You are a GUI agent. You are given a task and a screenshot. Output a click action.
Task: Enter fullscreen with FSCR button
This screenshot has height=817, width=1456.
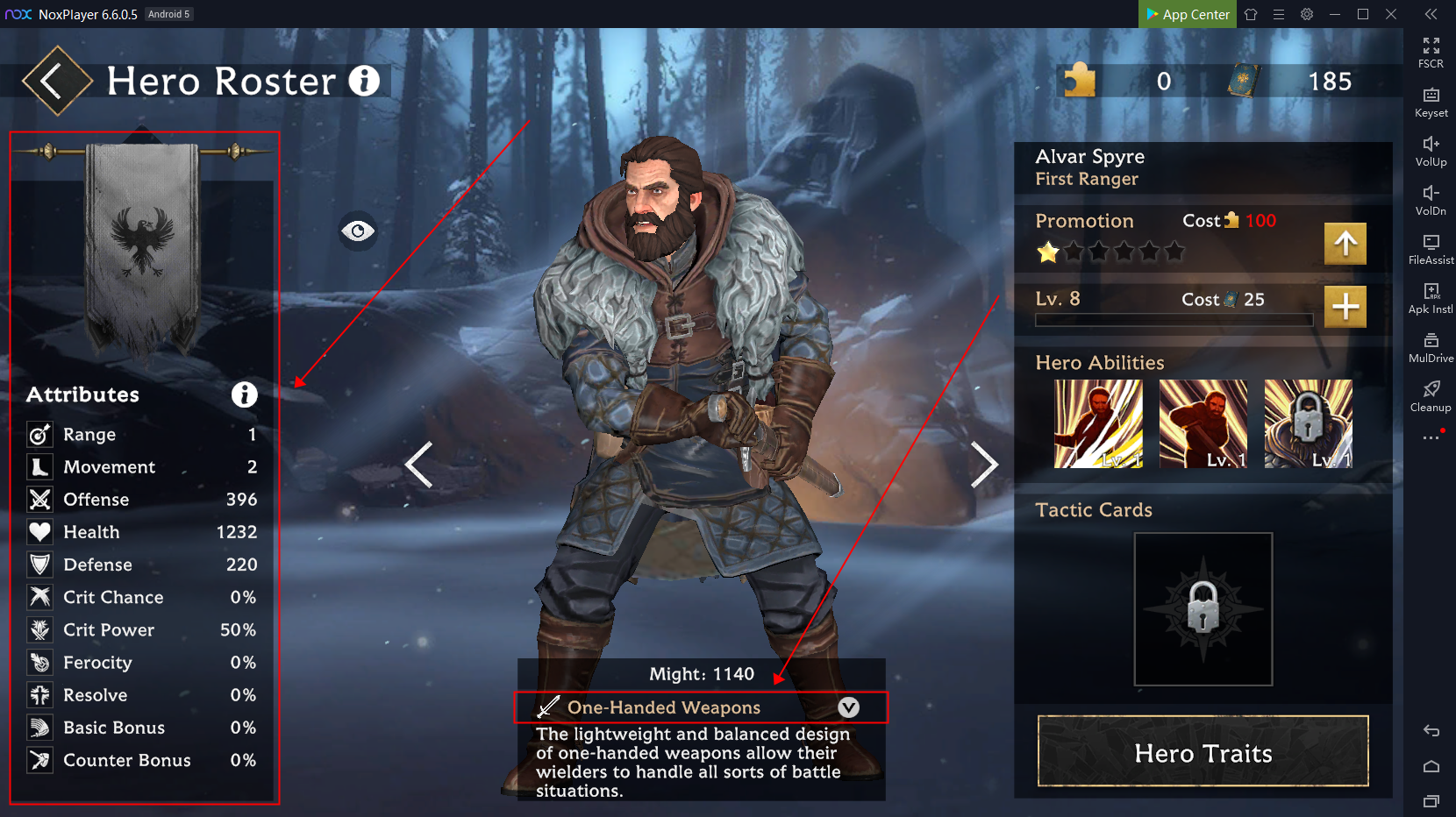click(1431, 53)
